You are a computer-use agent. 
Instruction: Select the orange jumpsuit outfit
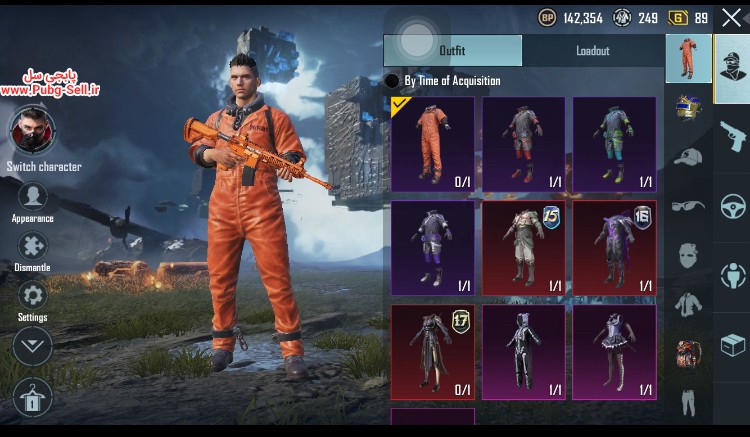click(x=432, y=144)
